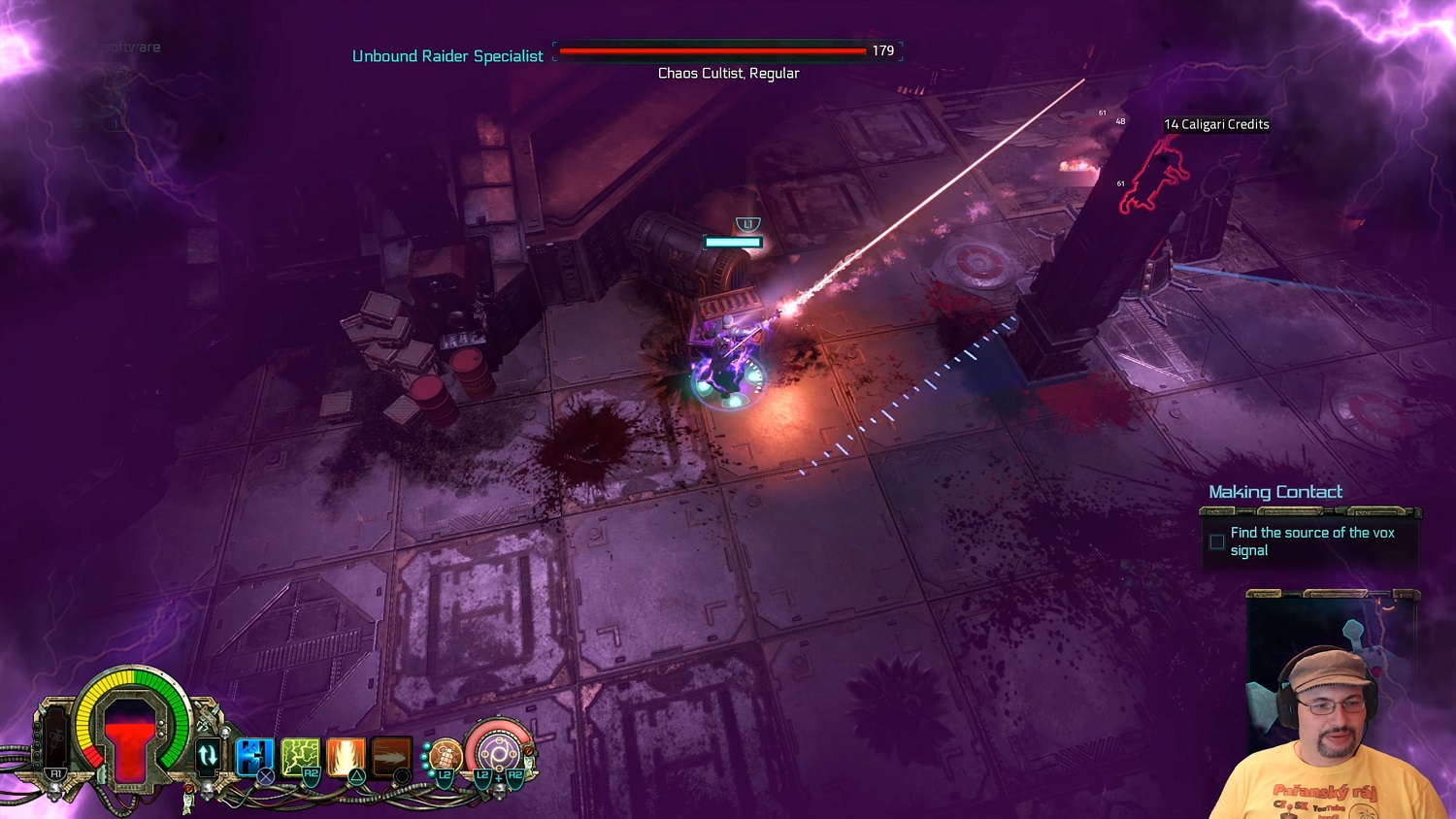Activate the purple swirl special ability
The width and height of the screenshot is (1456, 819).
pos(499,753)
